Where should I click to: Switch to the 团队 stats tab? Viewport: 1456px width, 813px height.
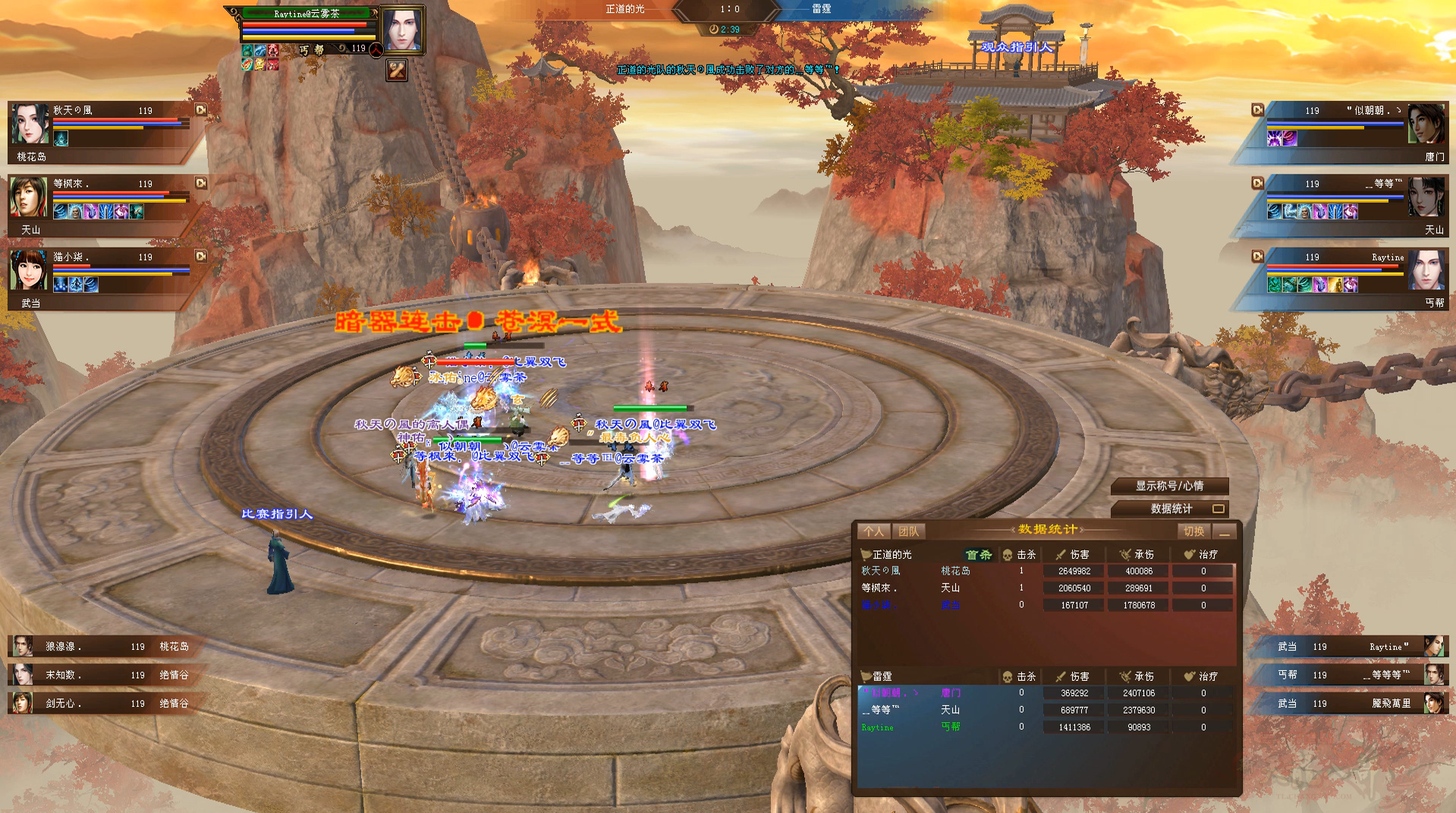(908, 531)
